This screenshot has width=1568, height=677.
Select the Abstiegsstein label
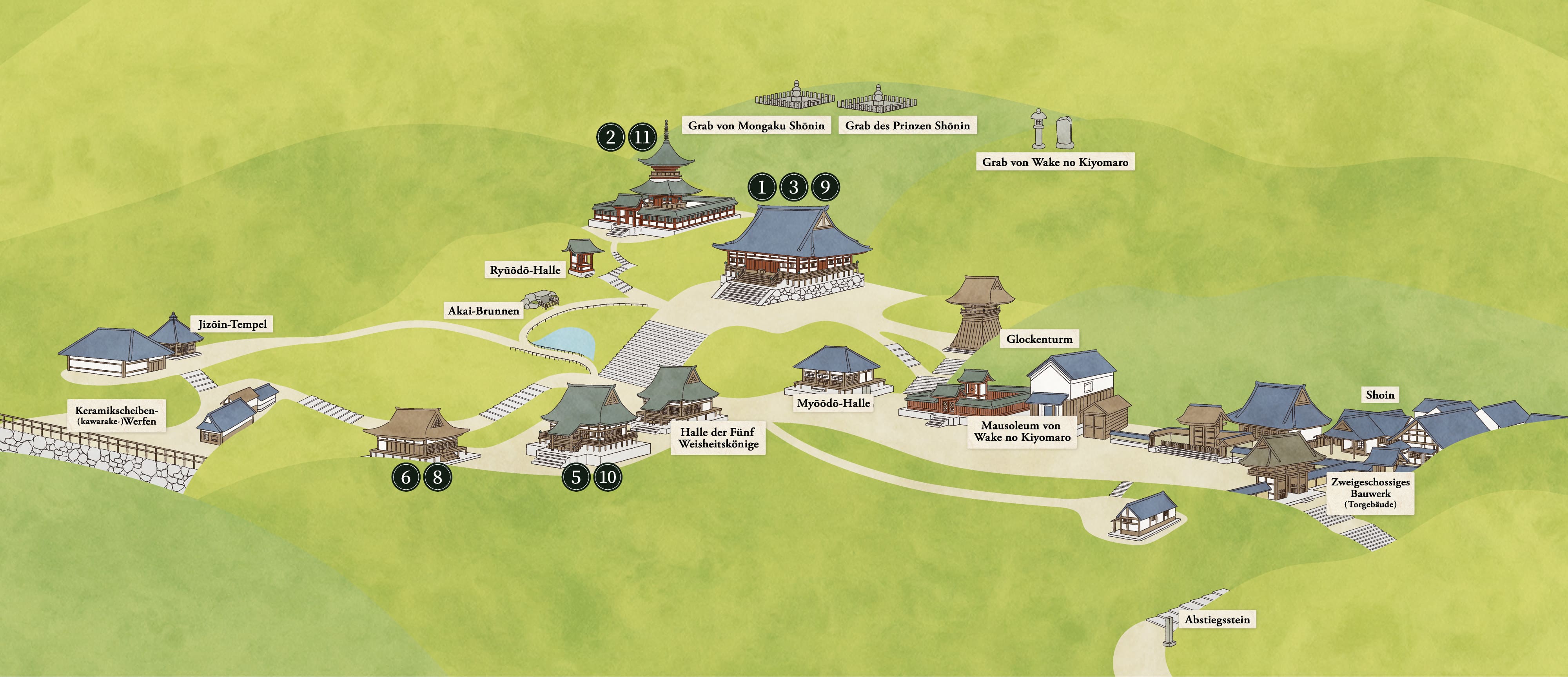coord(1217,621)
